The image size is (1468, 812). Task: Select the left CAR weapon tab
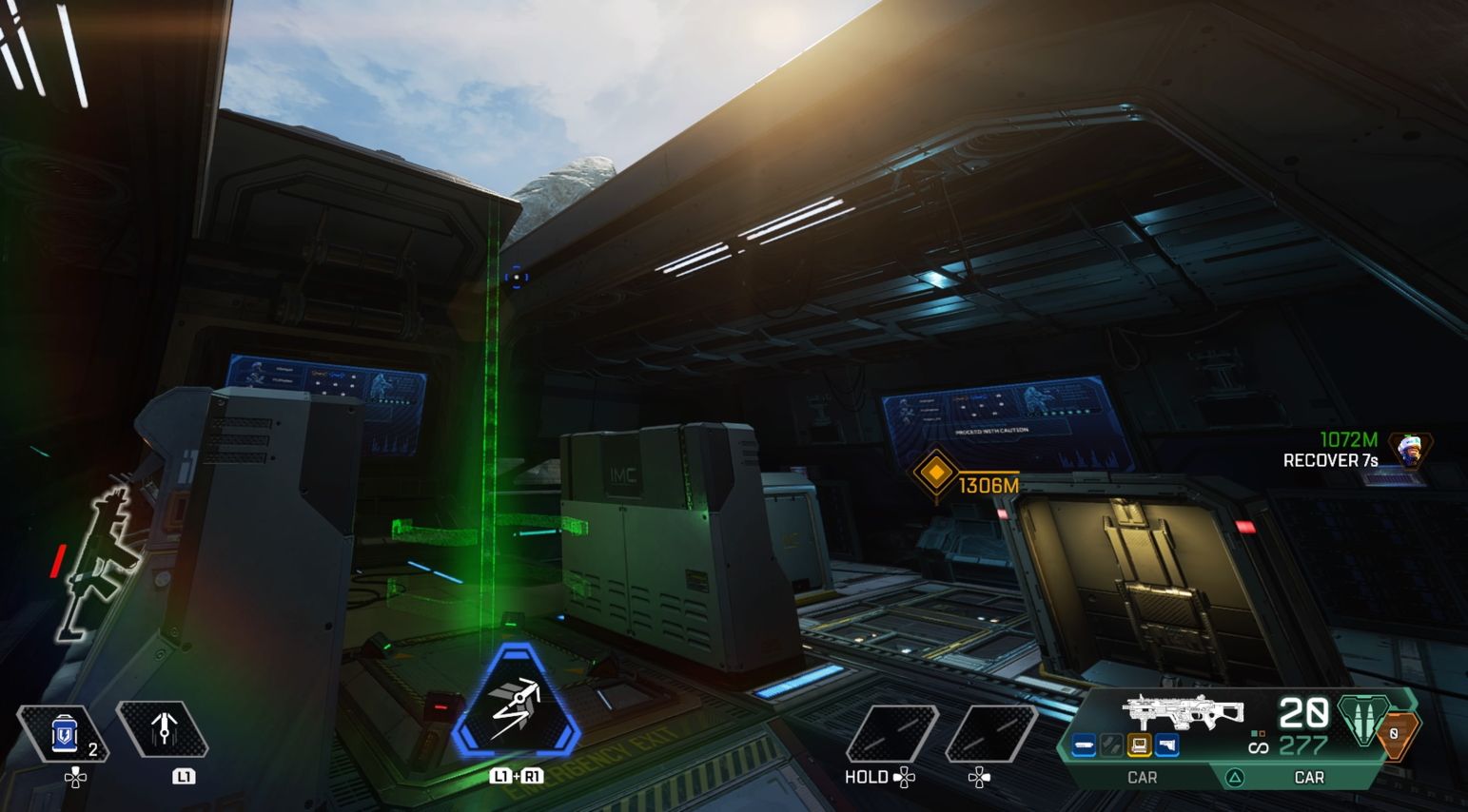[x=1143, y=776]
